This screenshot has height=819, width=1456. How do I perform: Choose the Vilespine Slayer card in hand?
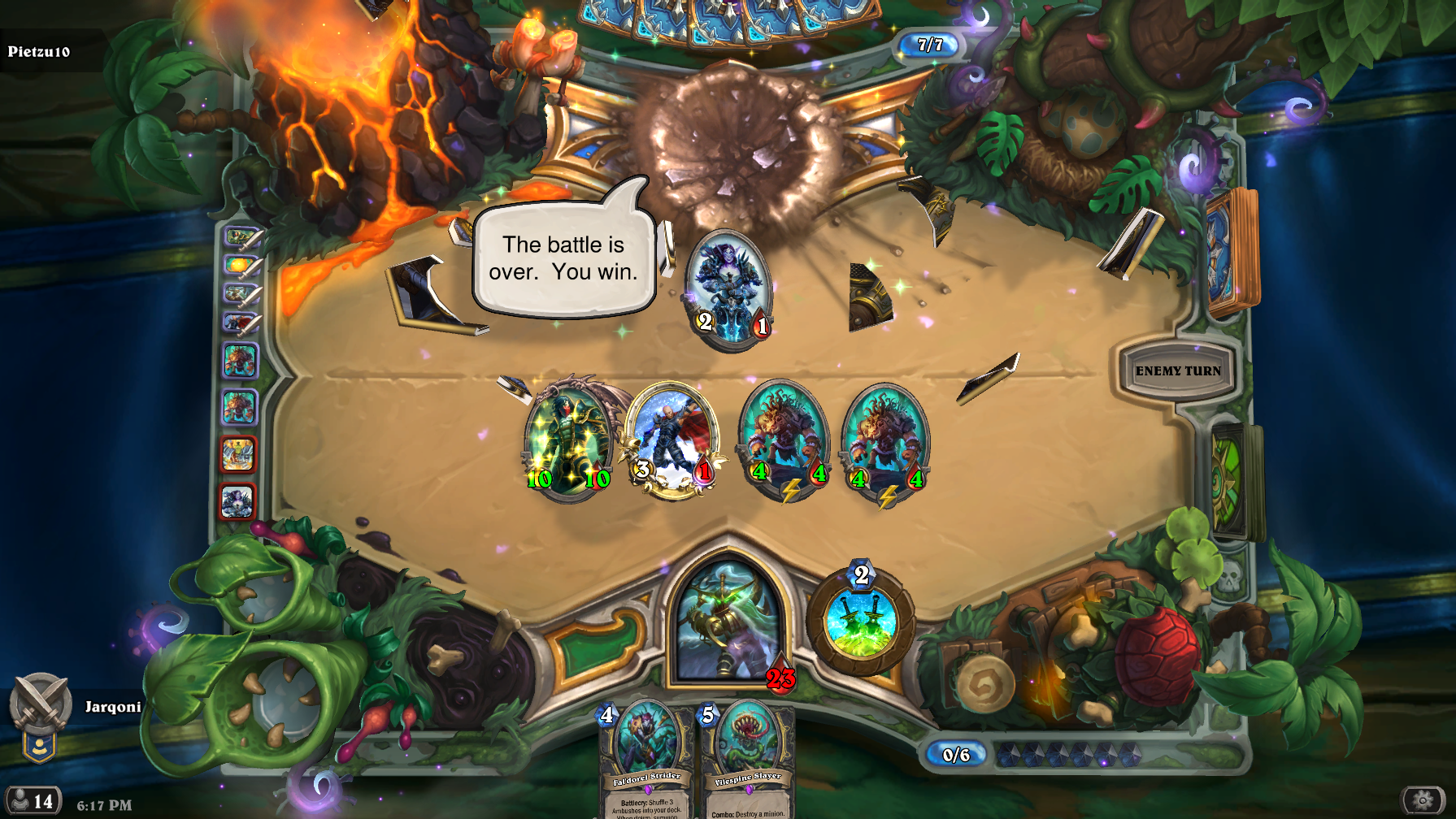coord(747,761)
